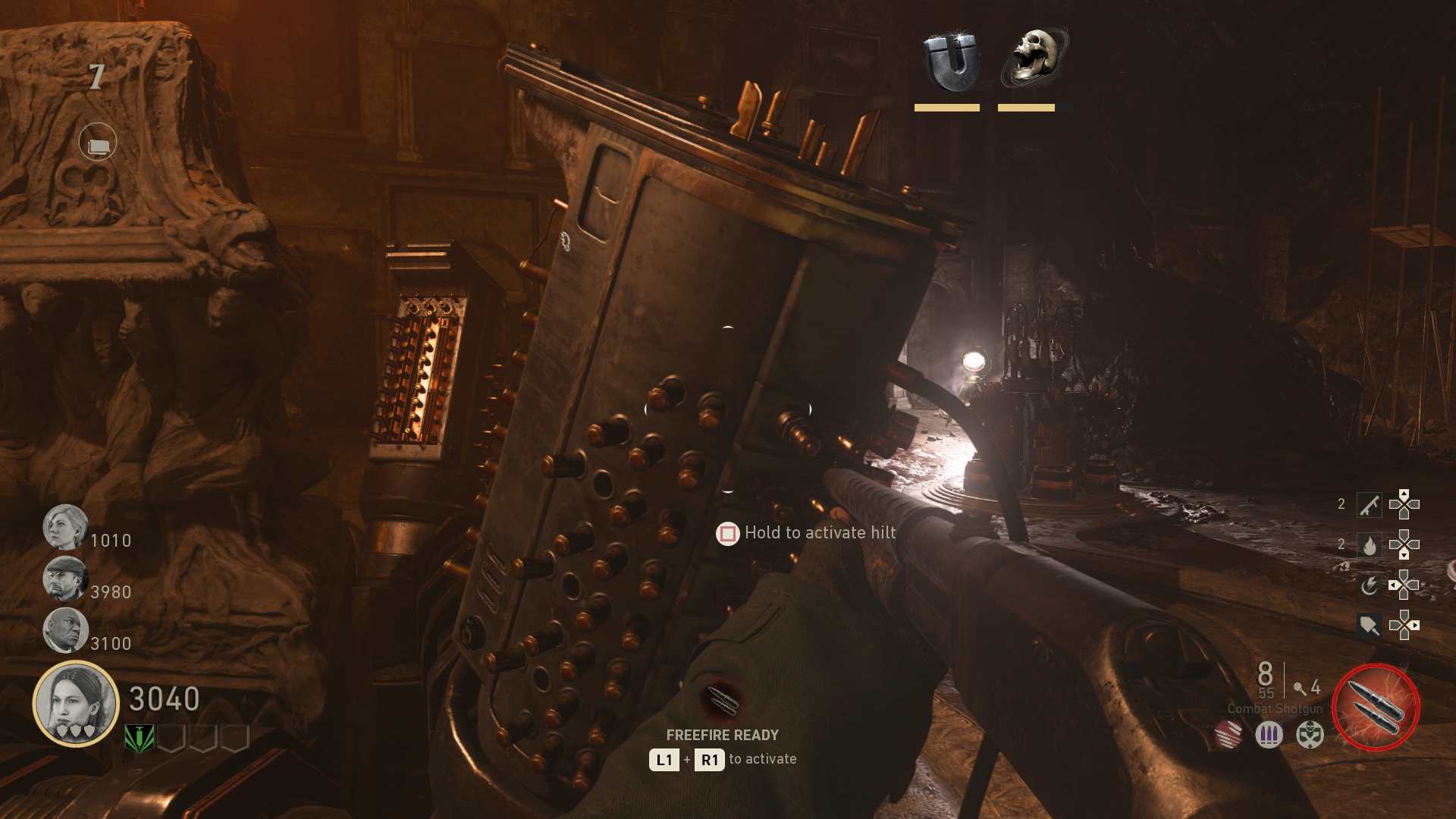Click the green skull gas-mask perk icon
The width and height of the screenshot is (1456, 819).
pyautogui.click(x=1309, y=733)
